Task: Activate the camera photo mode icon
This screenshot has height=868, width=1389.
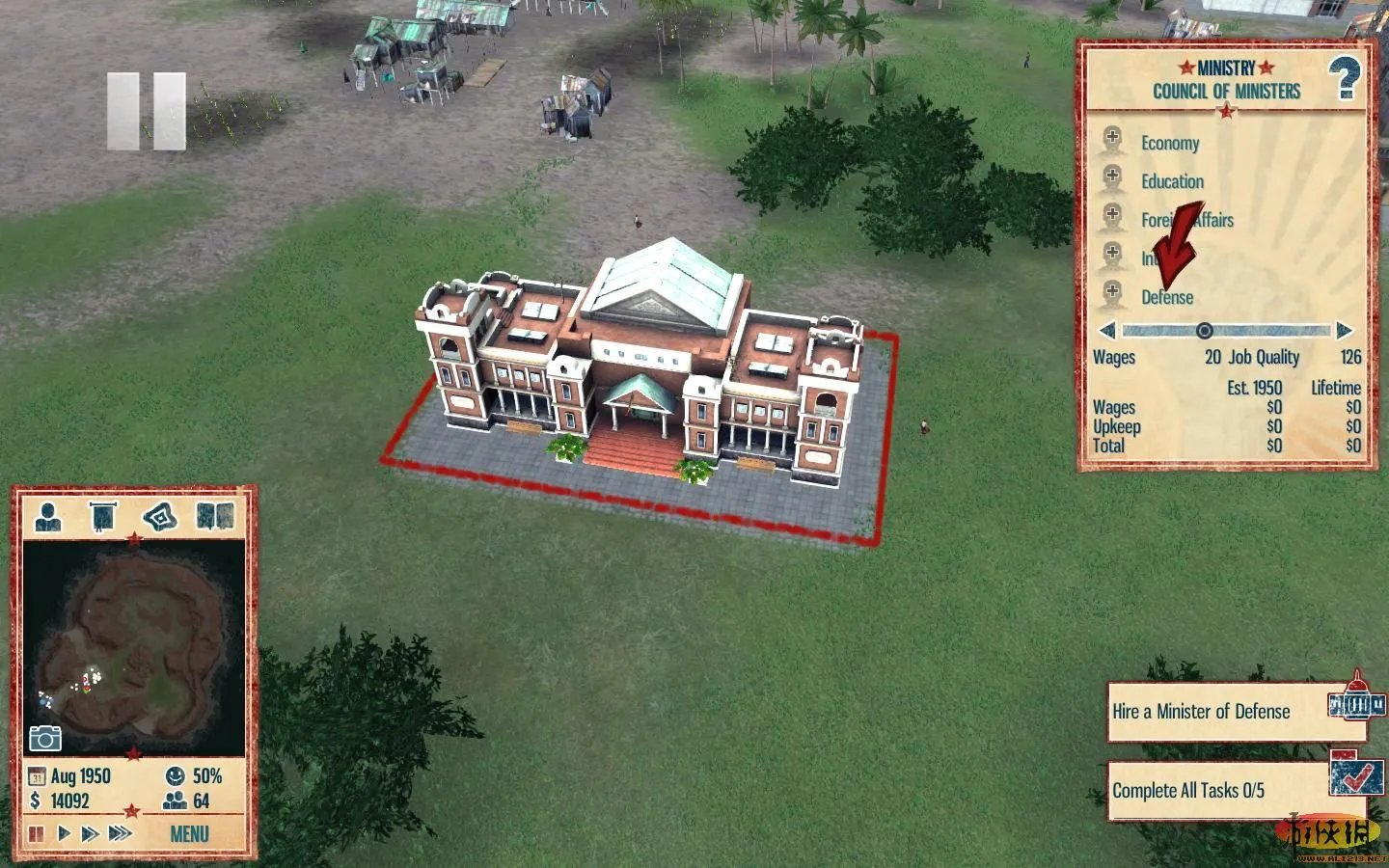Action: [x=45, y=739]
